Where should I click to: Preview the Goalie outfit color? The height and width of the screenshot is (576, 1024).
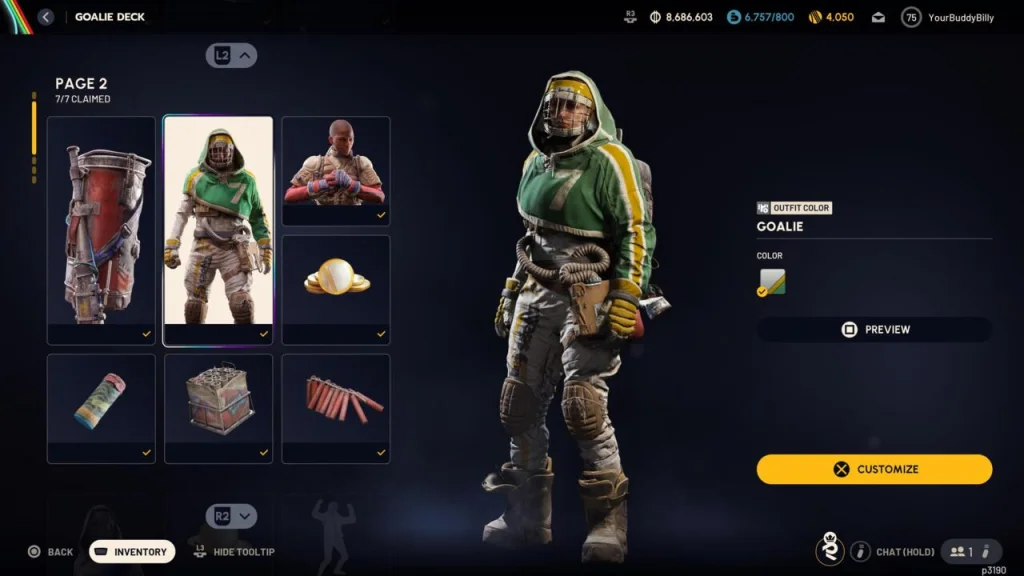874,329
